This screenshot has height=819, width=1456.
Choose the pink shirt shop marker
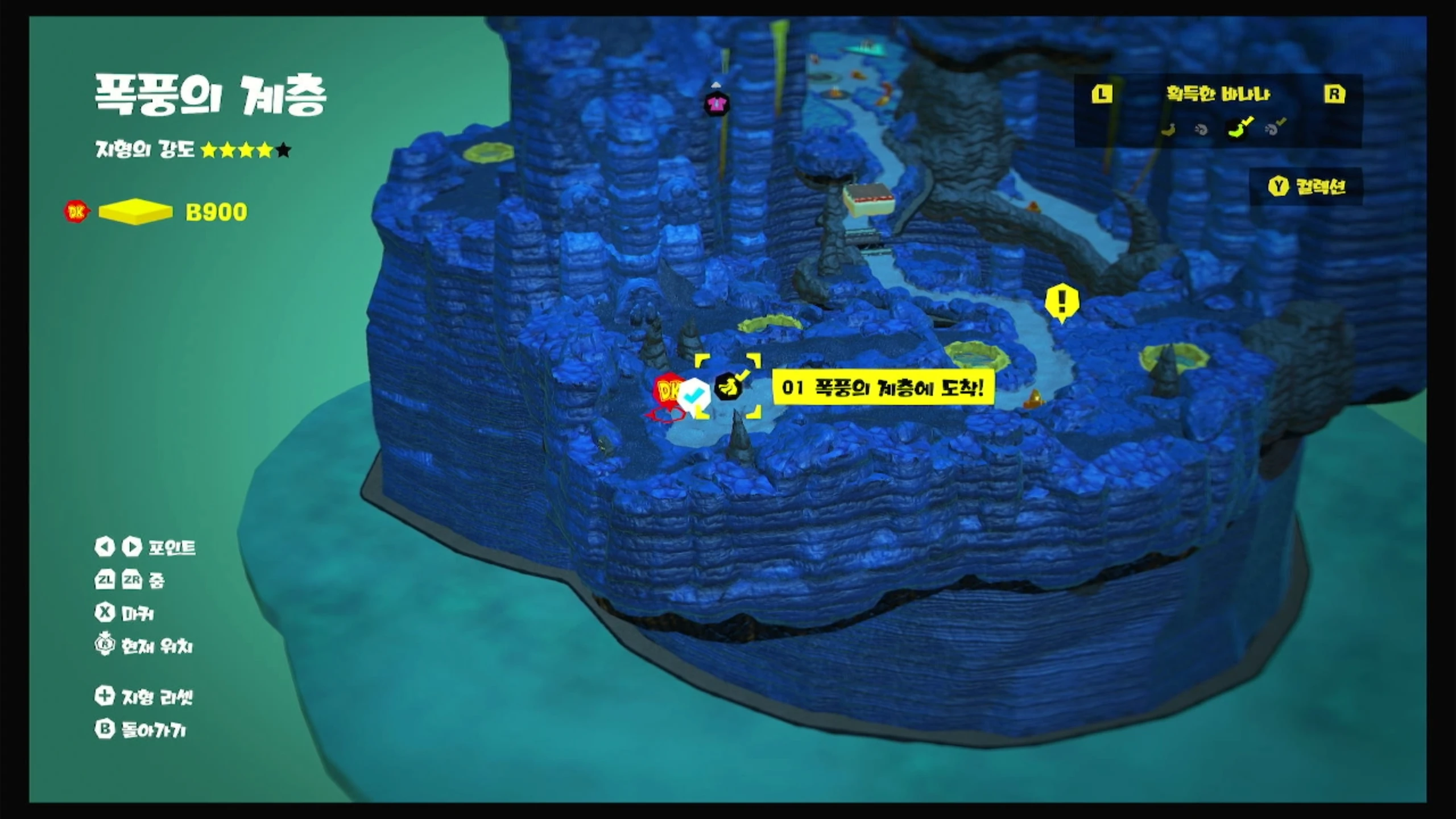pos(716,104)
